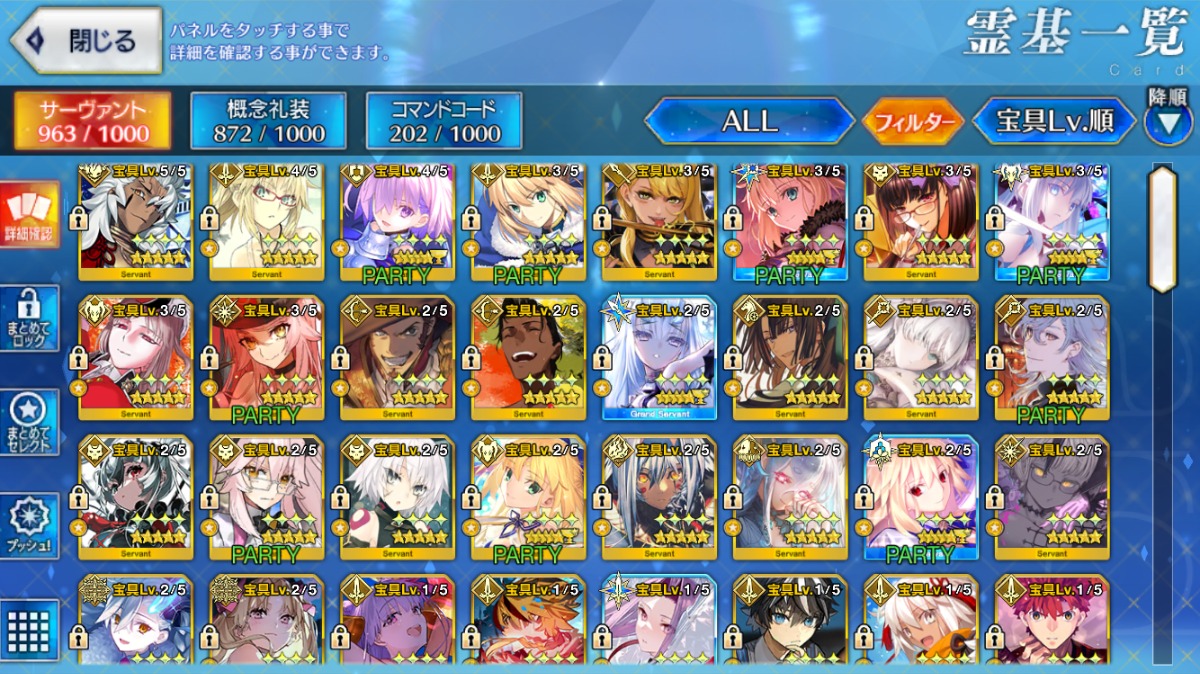Screen dimensions: 1200x674
Task: Select the 宝具Lv.5/5 white-haired servant card
Action: pyautogui.click(x=133, y=220)
